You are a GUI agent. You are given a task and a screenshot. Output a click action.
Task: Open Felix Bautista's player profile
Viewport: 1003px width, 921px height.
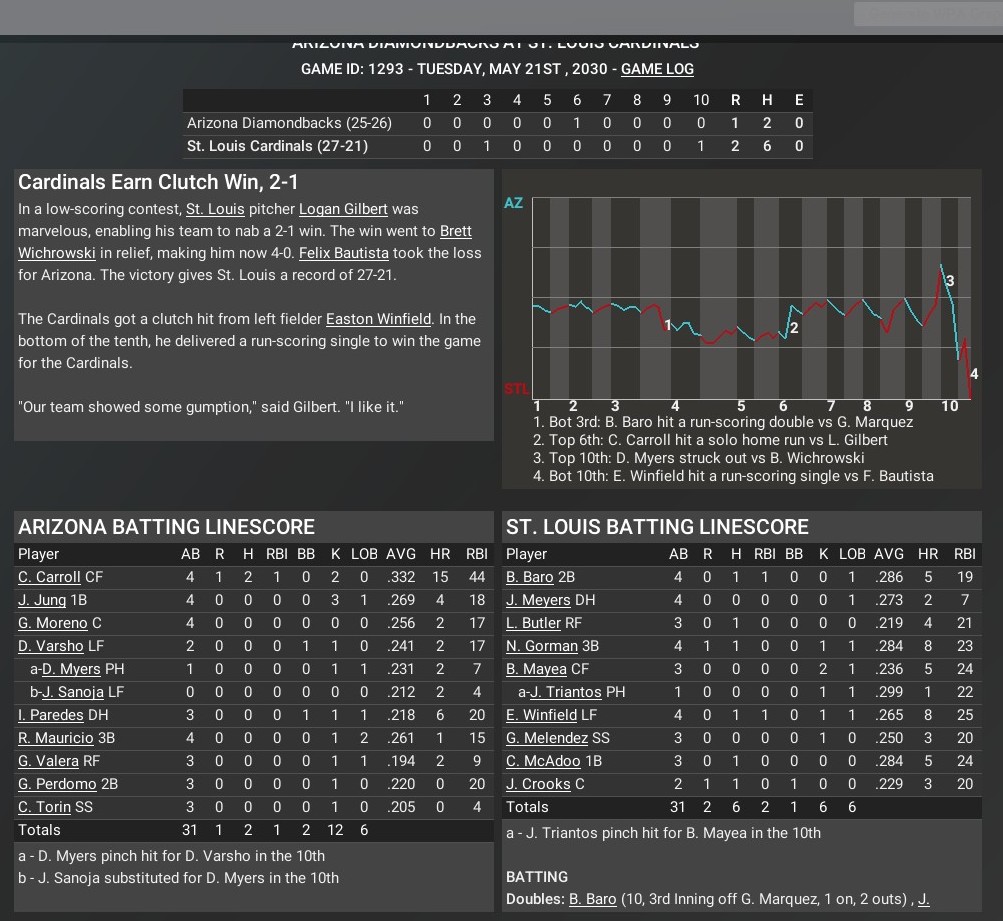[343, 253]
